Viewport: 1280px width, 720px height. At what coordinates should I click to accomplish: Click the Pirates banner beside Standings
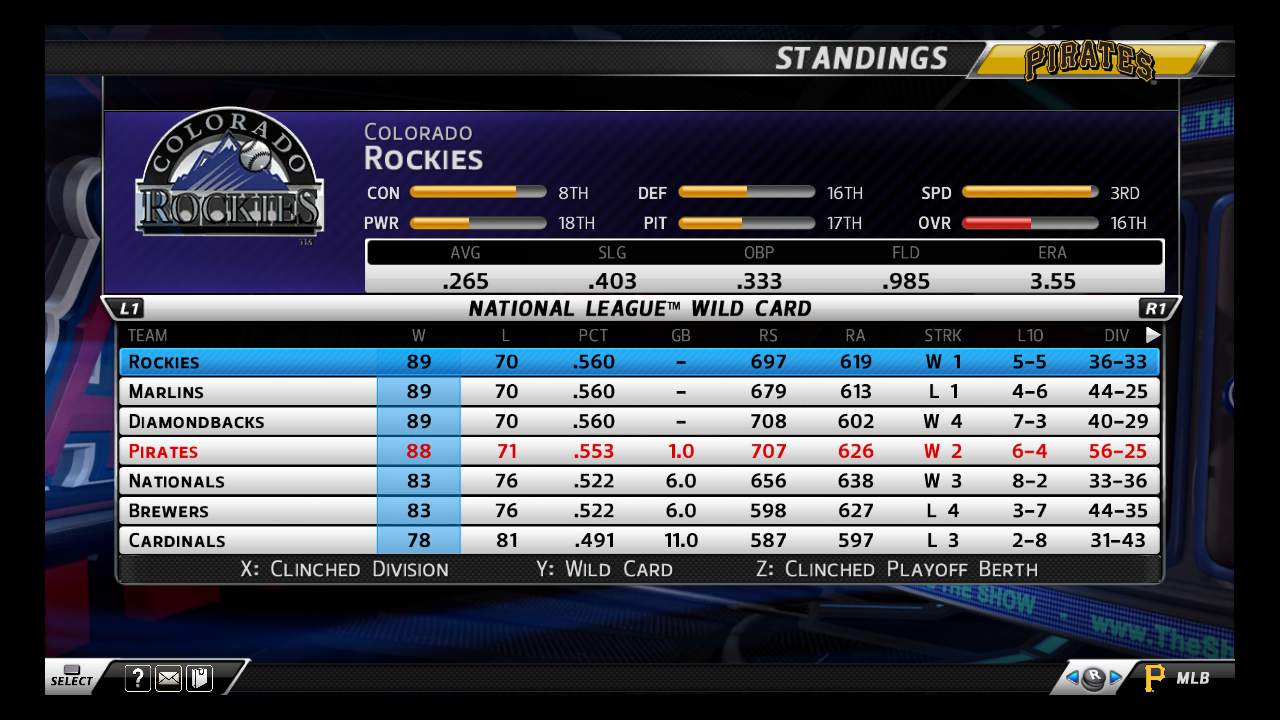1090,62
